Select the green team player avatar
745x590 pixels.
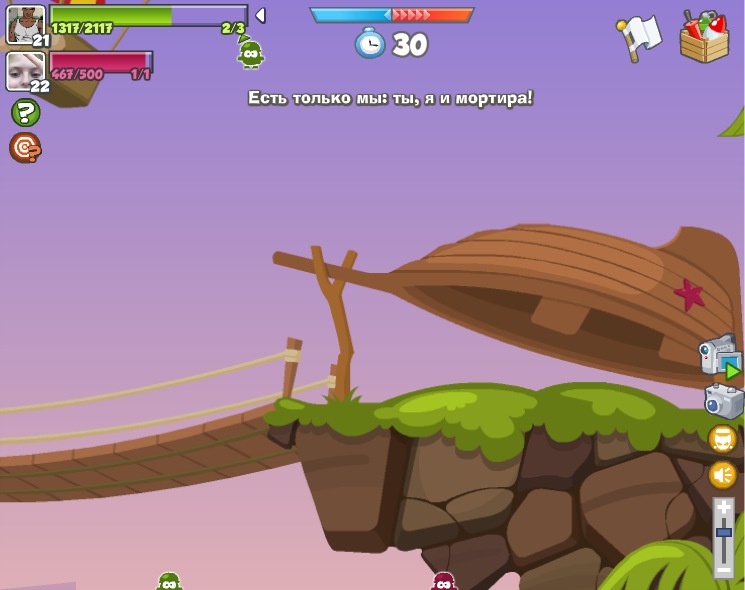click(x=25, y=24)
